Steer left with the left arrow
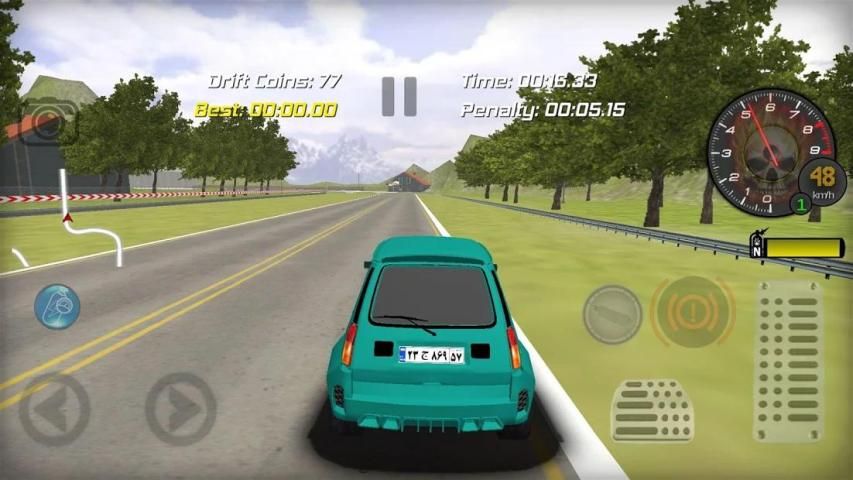The width and height of the screenshot is (853, 480). coord(54,409)
